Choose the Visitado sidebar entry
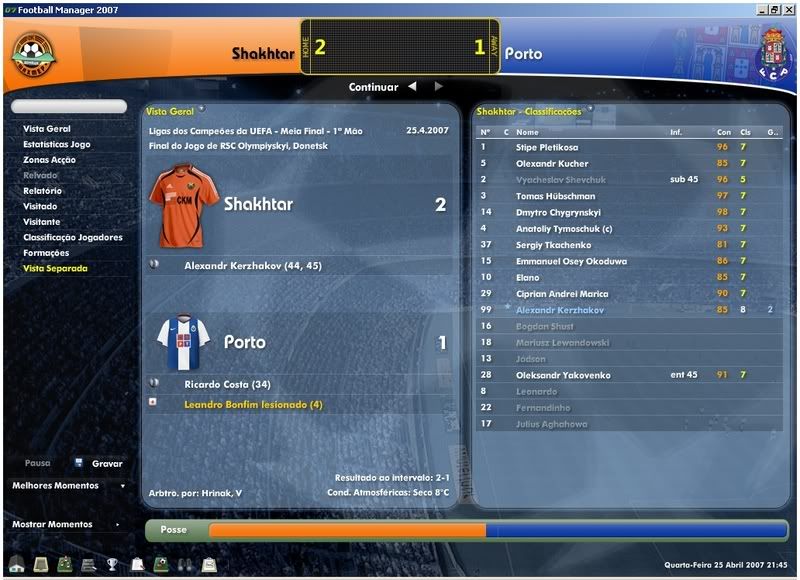This screenshot has width=800, height=580. pyautogui.click(x=41, y=206)
